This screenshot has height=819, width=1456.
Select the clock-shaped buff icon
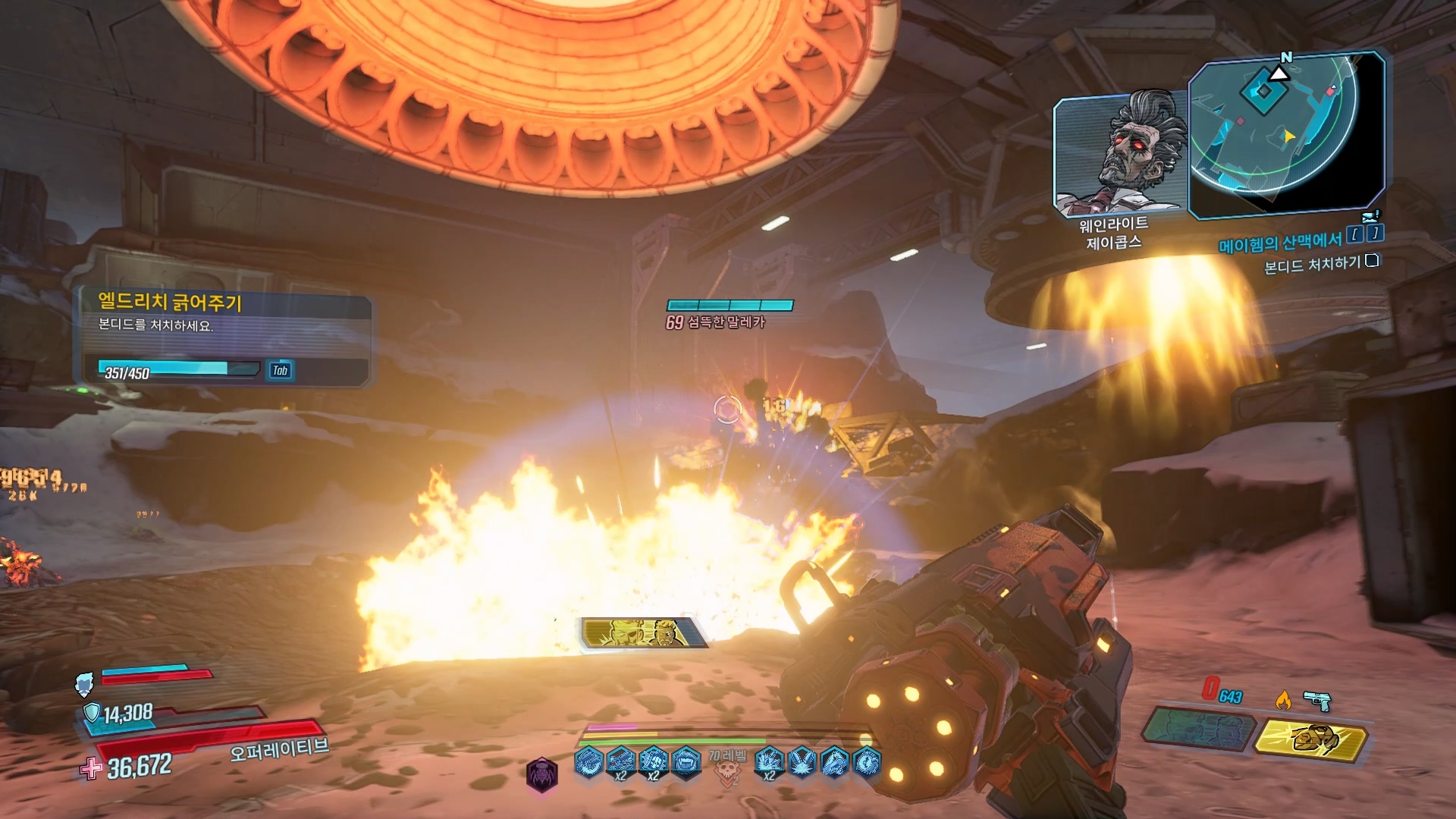[x=868, y=761]
